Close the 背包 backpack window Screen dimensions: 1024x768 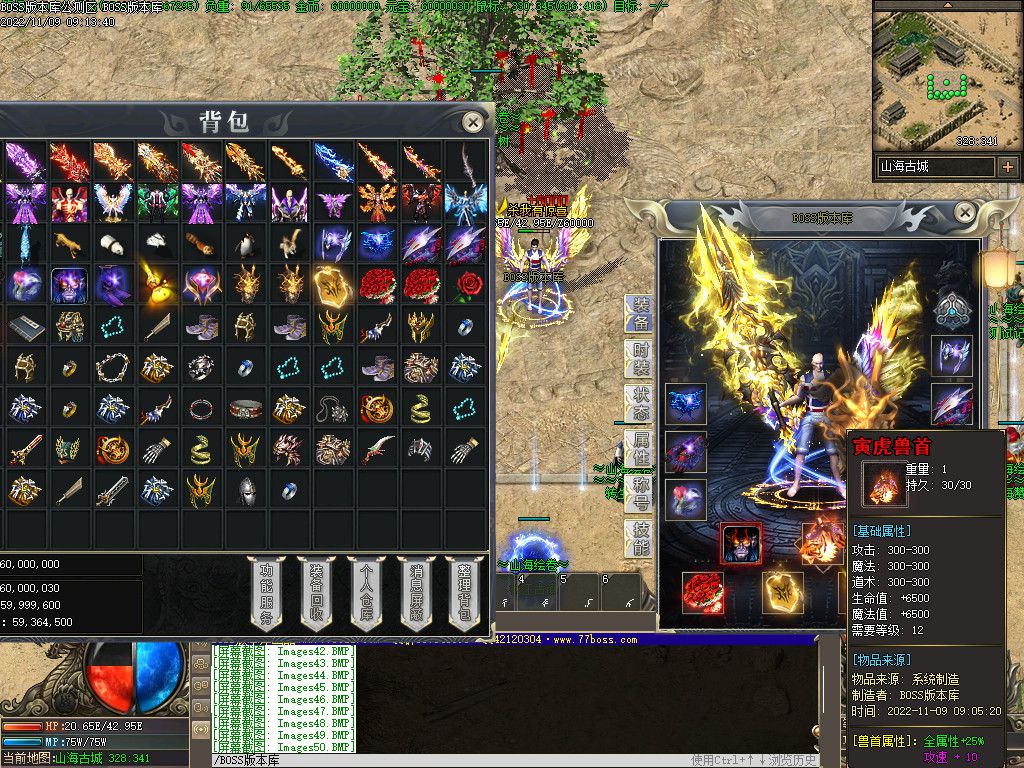click(x=473, y=122)
